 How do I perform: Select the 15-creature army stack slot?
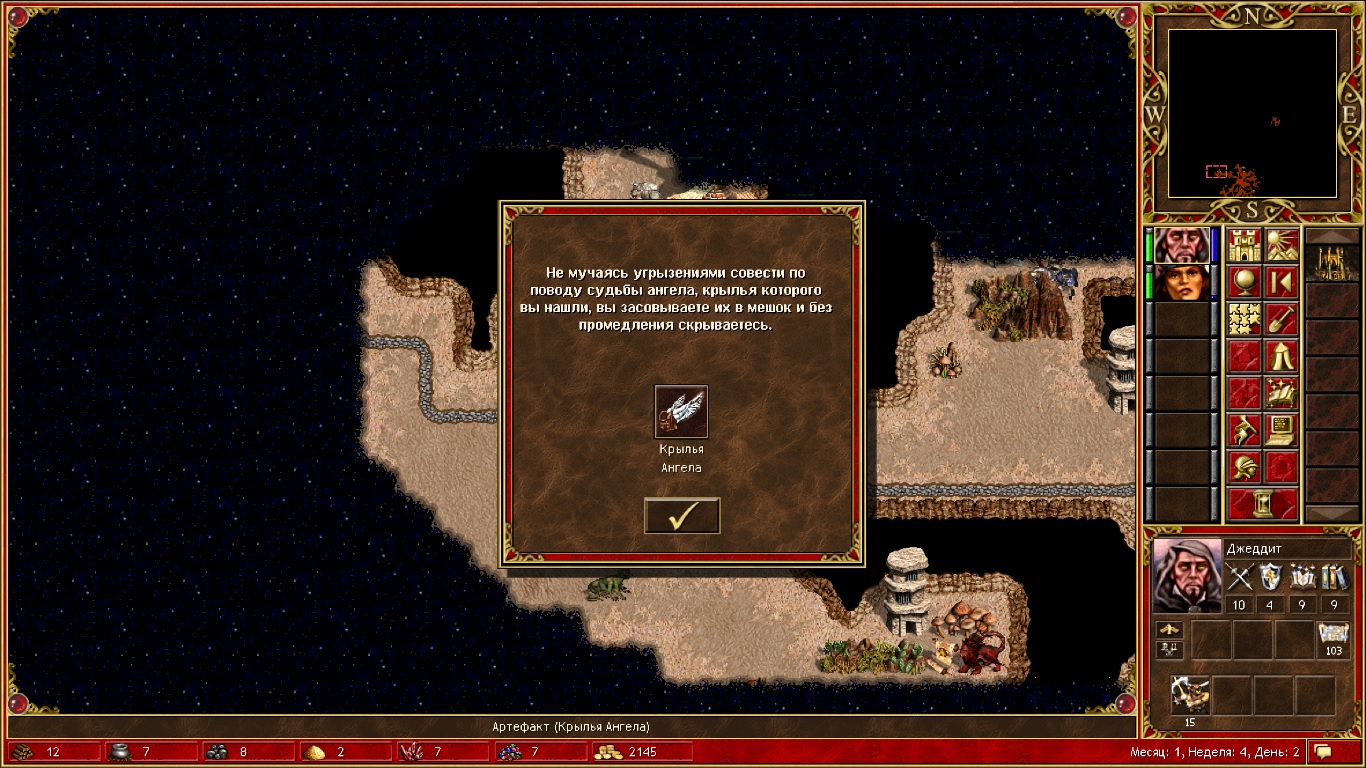[x=1190, y=695]
